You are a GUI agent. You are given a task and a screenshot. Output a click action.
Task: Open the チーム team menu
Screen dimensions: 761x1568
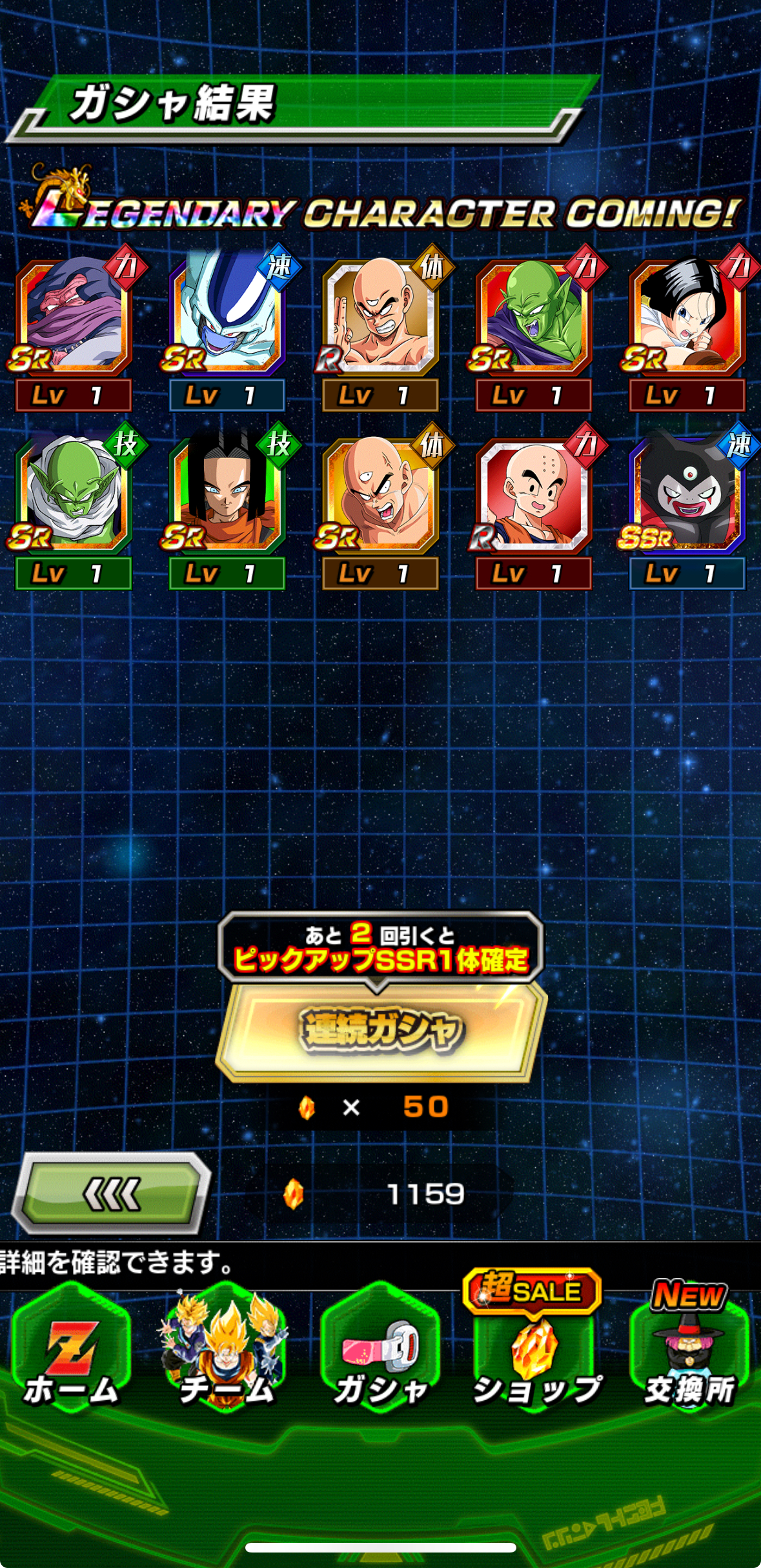[226, 1355]
